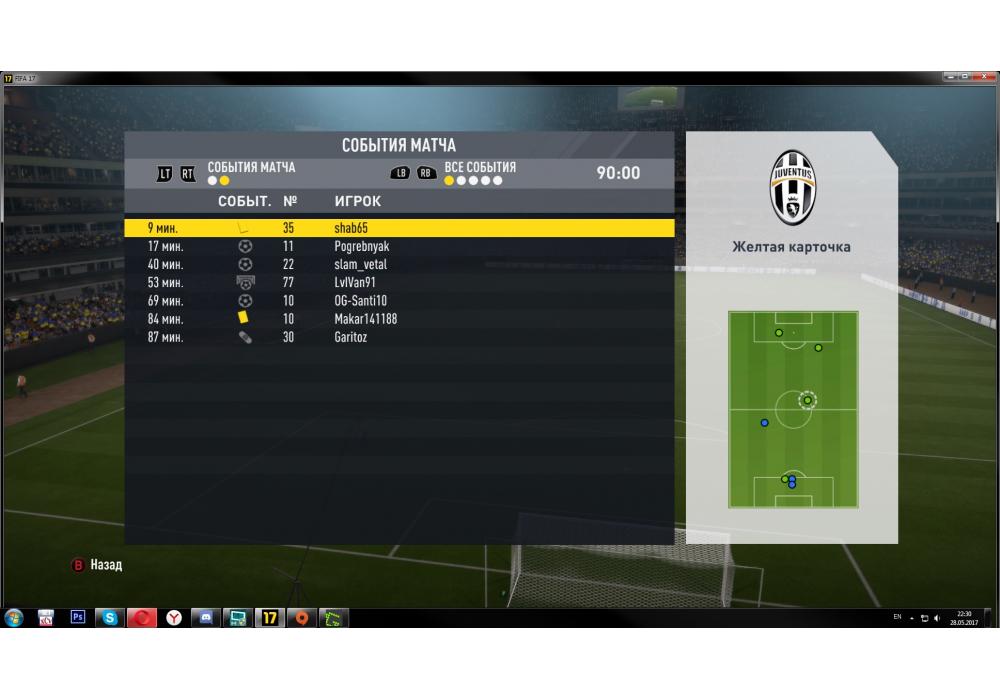The image size is (1000, 700).
Task: Switch to the События матча tab
Action: tap(251, 167)
